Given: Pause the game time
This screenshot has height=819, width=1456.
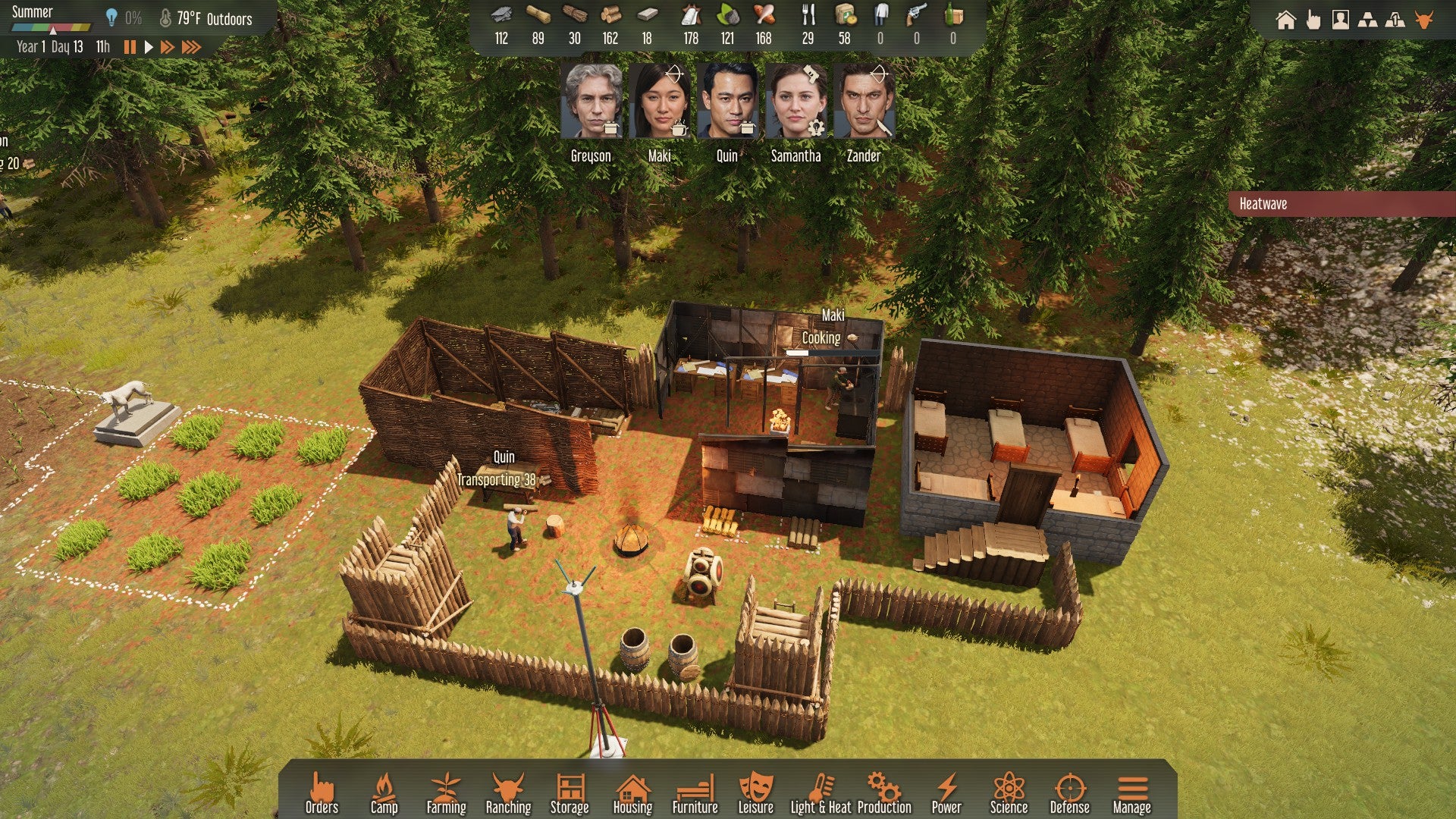Looking at the screenshot, I should 130,47.
